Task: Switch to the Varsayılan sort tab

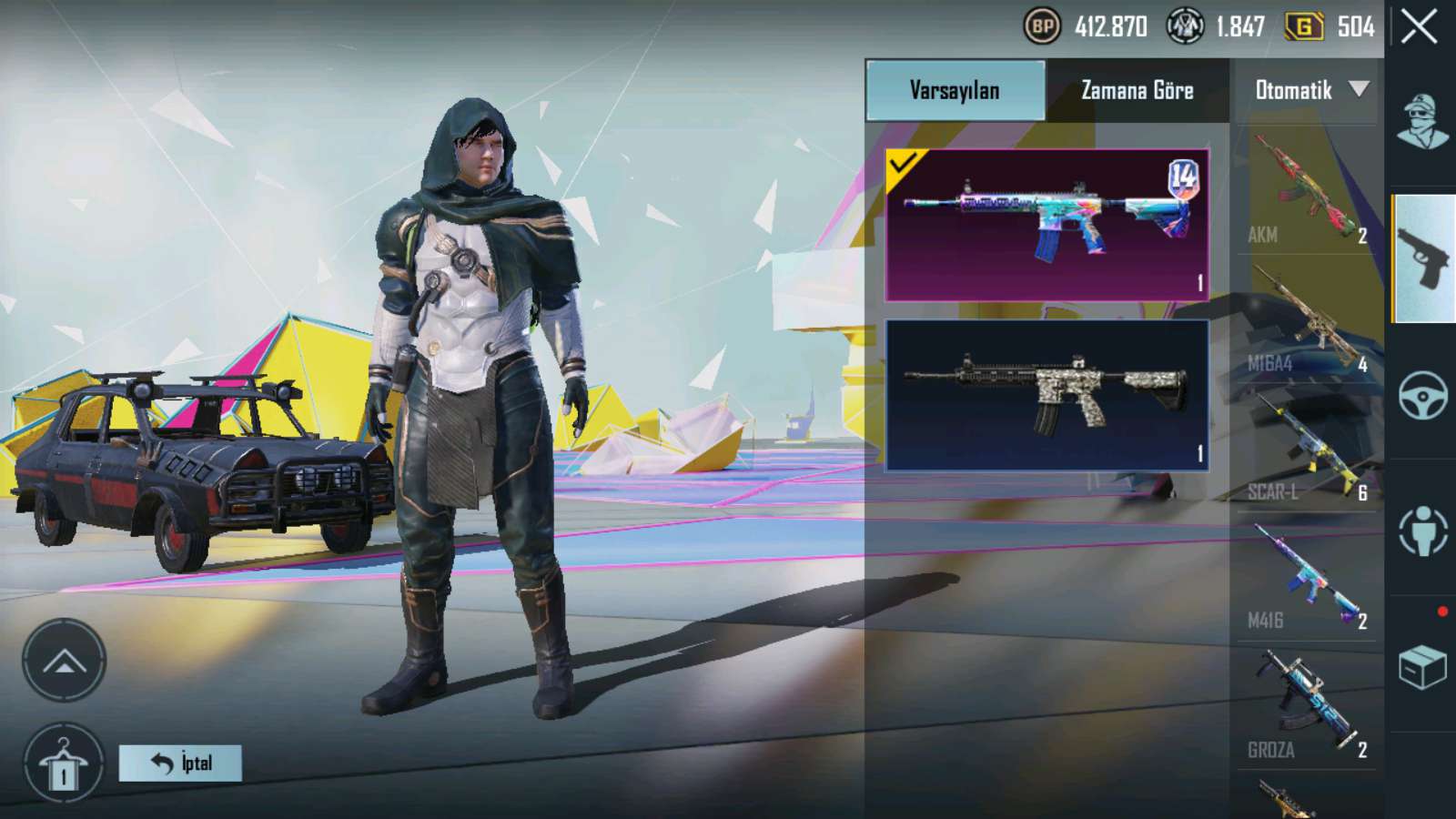Action: (955, 90)
